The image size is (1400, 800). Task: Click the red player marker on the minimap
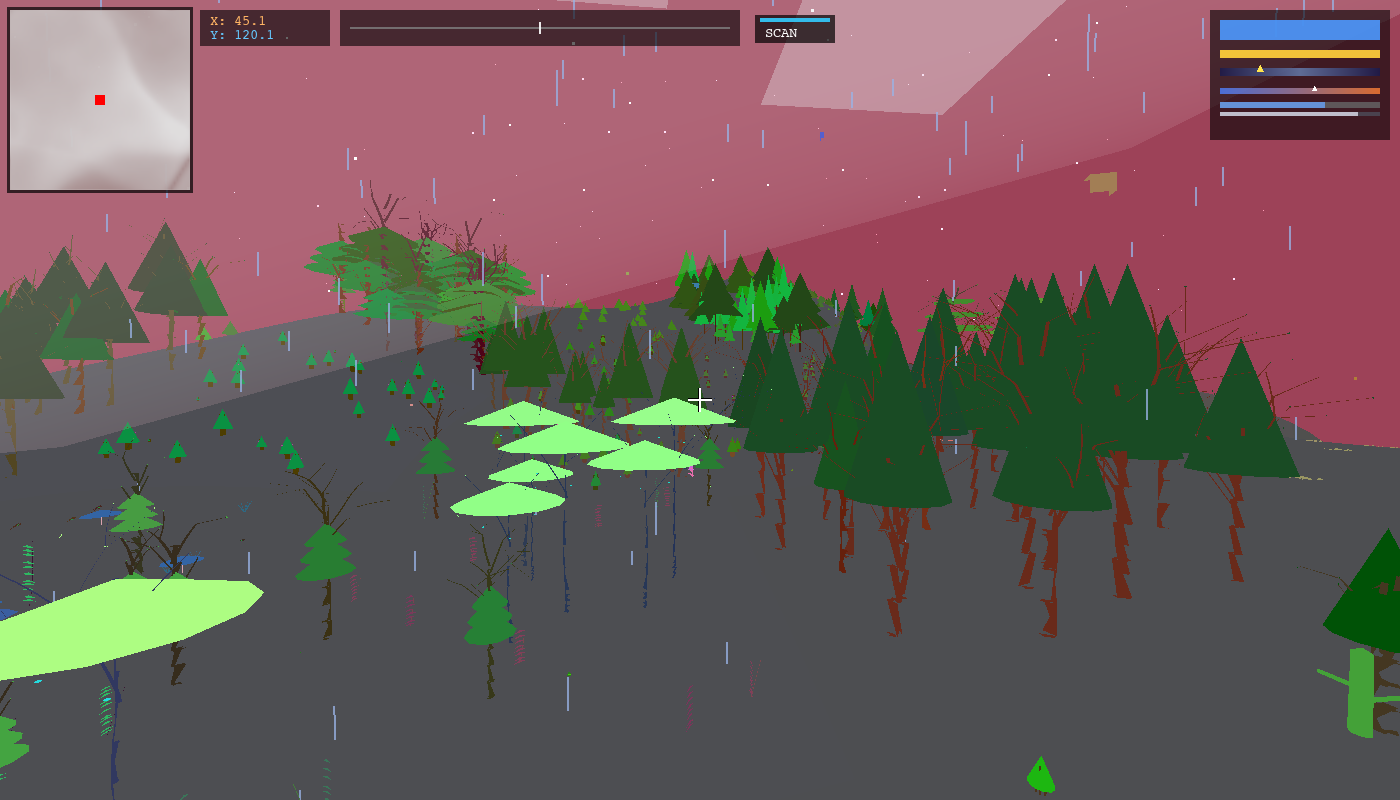click(x=99, y=99)
